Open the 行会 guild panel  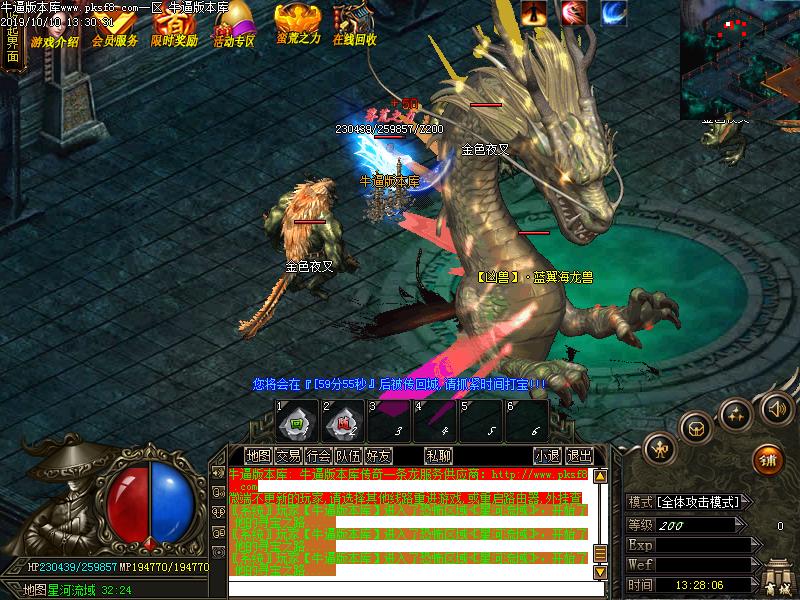[x=319, y=456]
